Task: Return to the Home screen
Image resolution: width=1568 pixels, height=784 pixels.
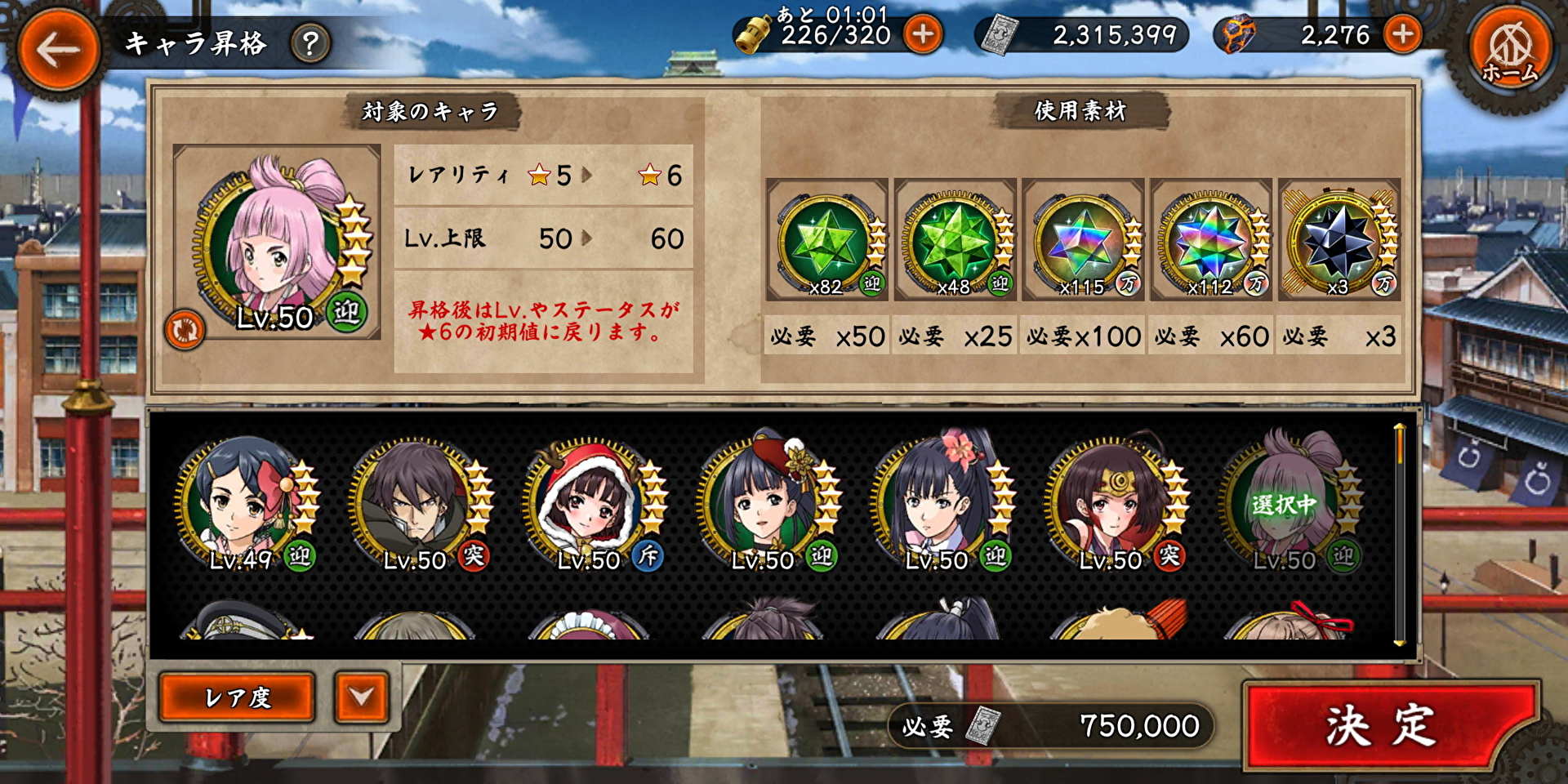Action: (x=1509, y=52)
